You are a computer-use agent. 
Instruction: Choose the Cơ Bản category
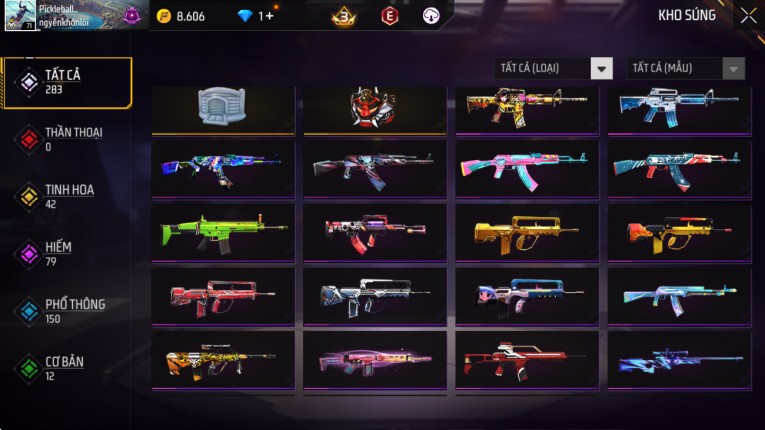click(x=62, y=368)
